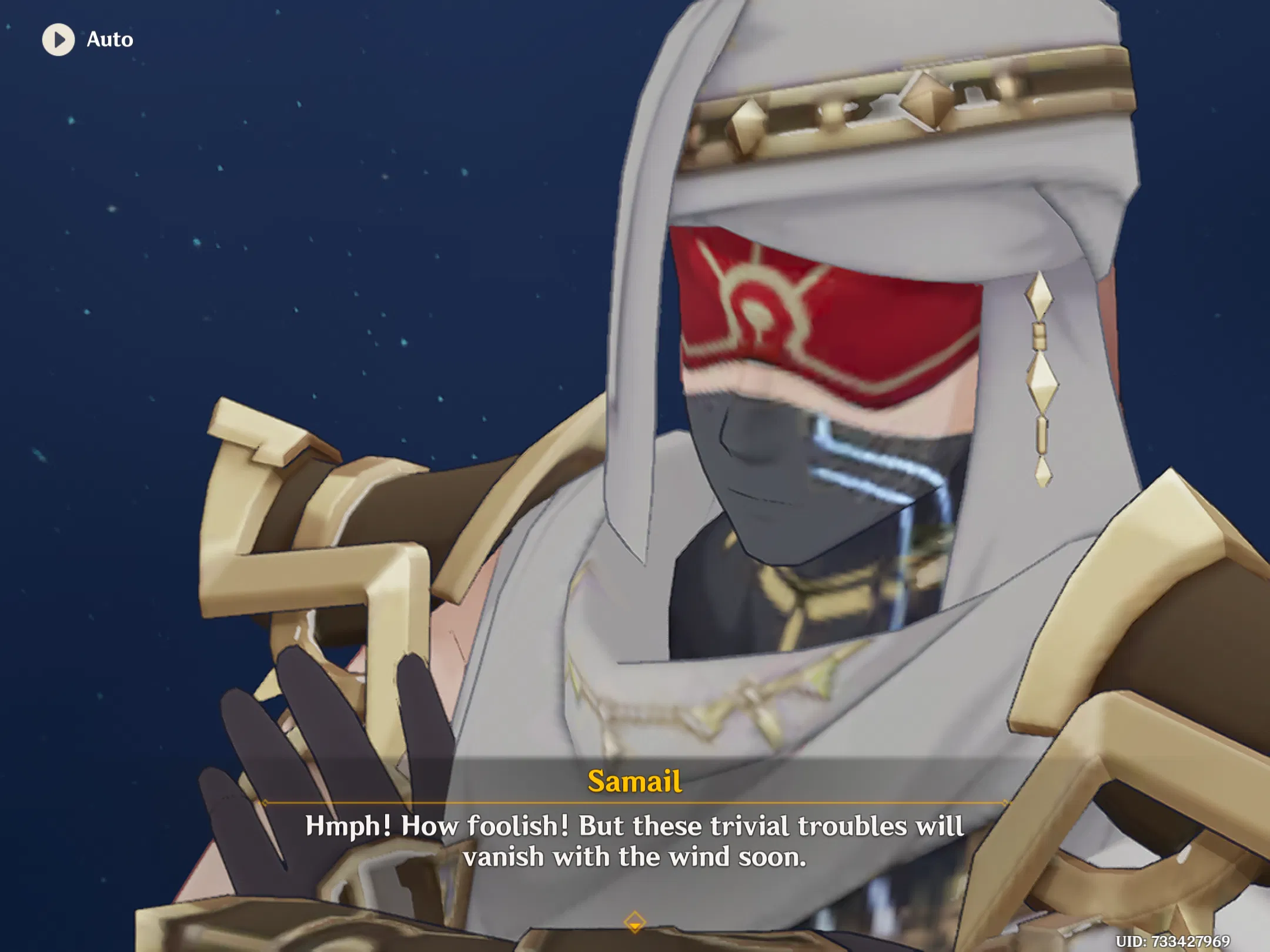The height and width of the screenshot is (952, 1270).
Task: Click the Auto button to skip manually advancing
Action: click(x=88, y=40)
